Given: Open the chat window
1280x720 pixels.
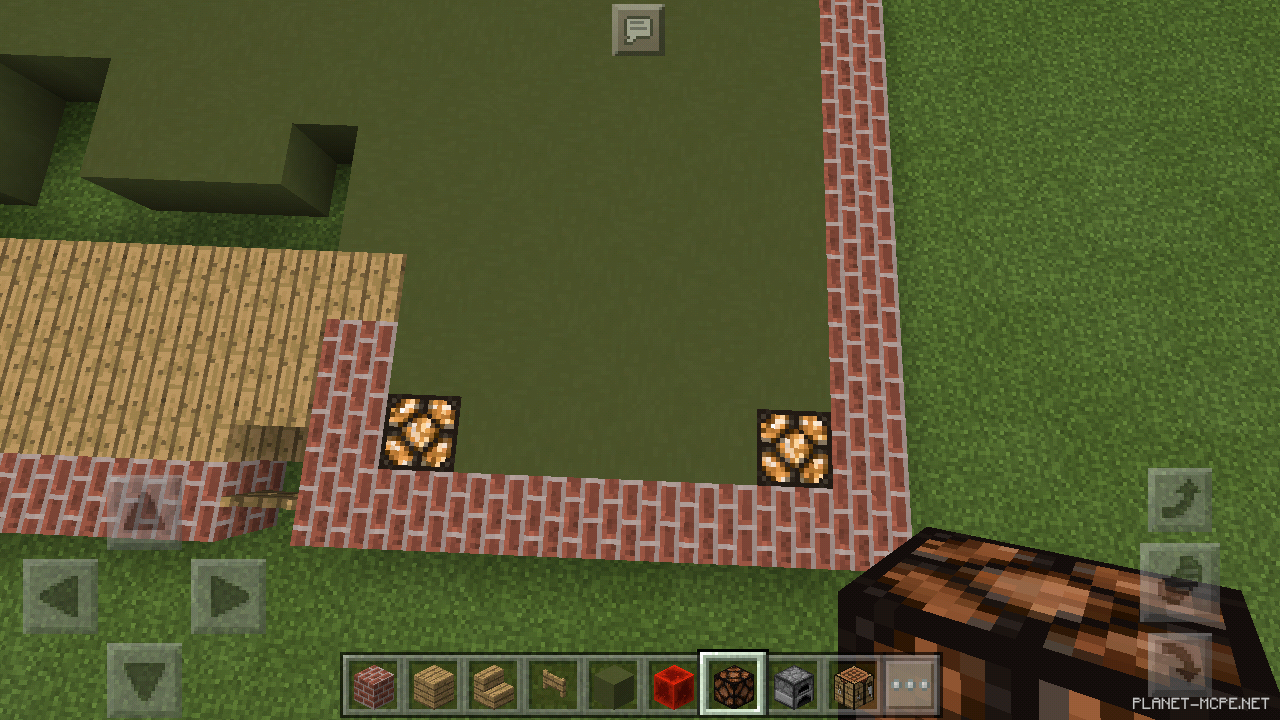Looking at the screenshot, I should [637, 28].
